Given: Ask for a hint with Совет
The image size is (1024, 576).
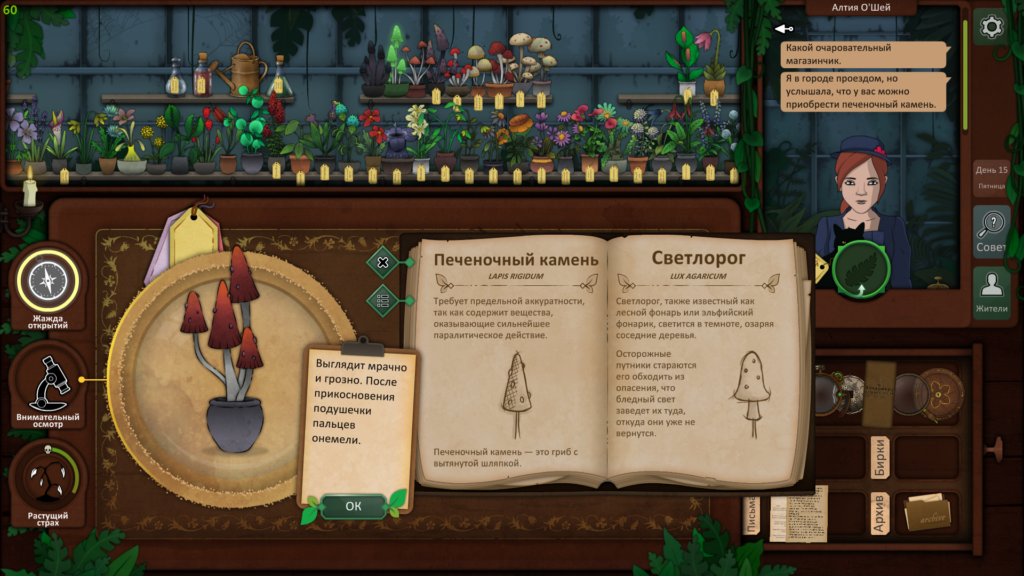Looking at the screenshot, I should pyautogui.click(x=991, y=232).
